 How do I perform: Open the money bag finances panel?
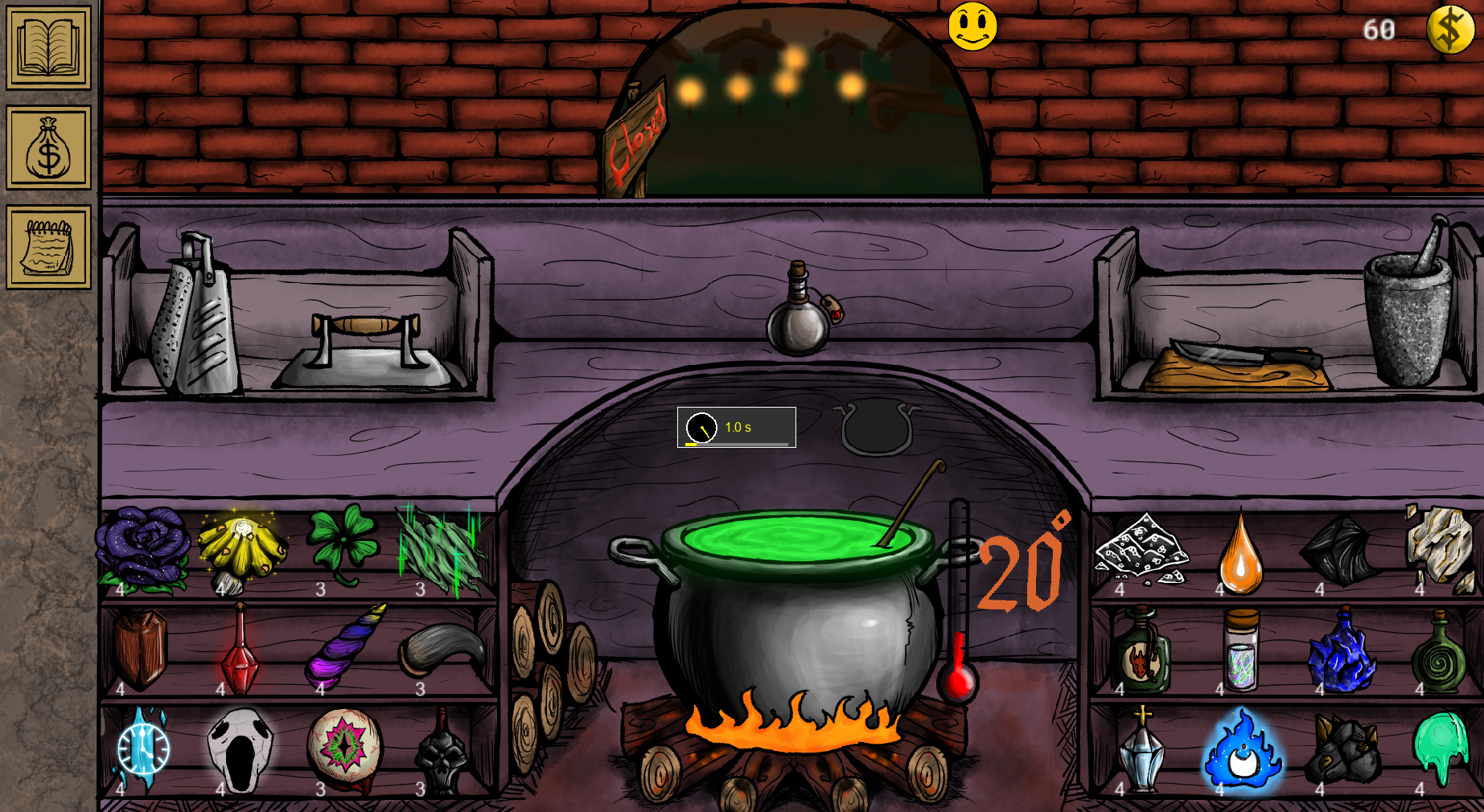click(x=47, y=149)
